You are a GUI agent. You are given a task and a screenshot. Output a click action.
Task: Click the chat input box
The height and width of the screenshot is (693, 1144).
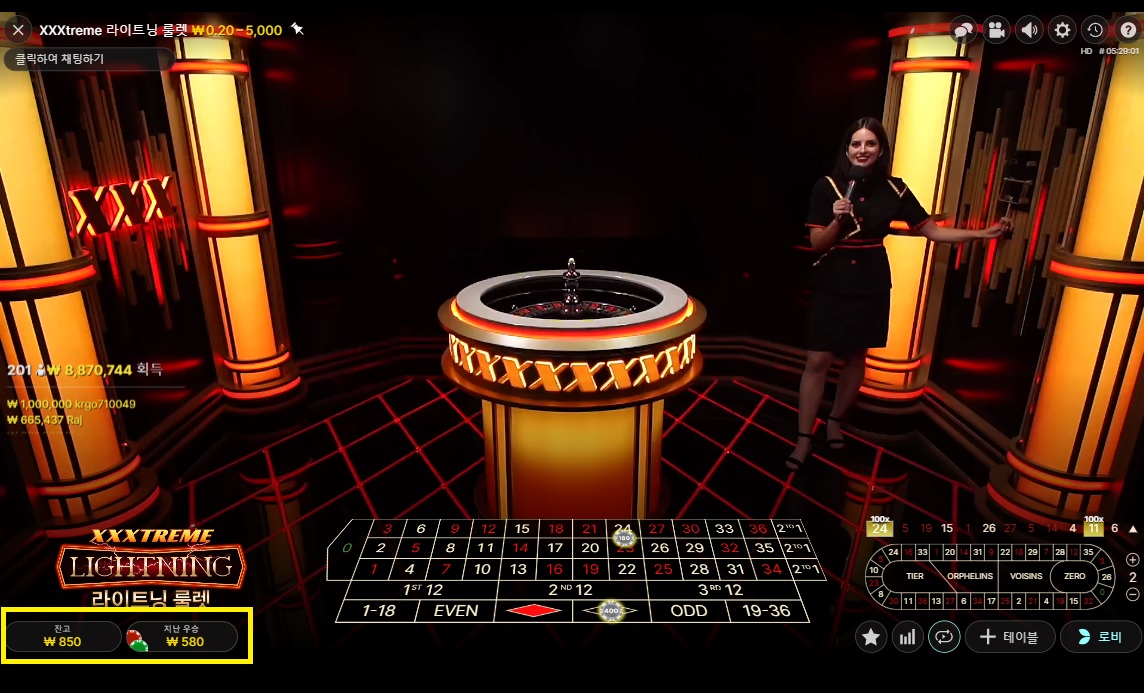88,59
